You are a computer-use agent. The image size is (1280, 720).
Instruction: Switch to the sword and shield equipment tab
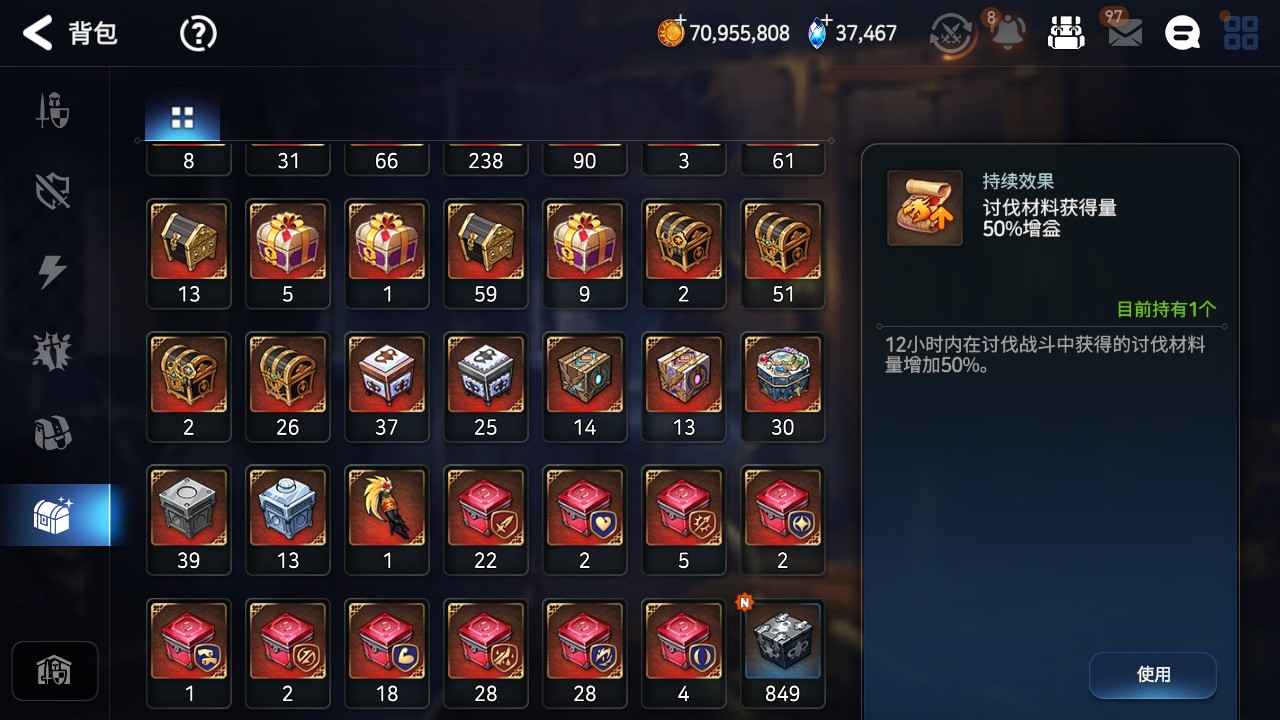click(53, 111)
